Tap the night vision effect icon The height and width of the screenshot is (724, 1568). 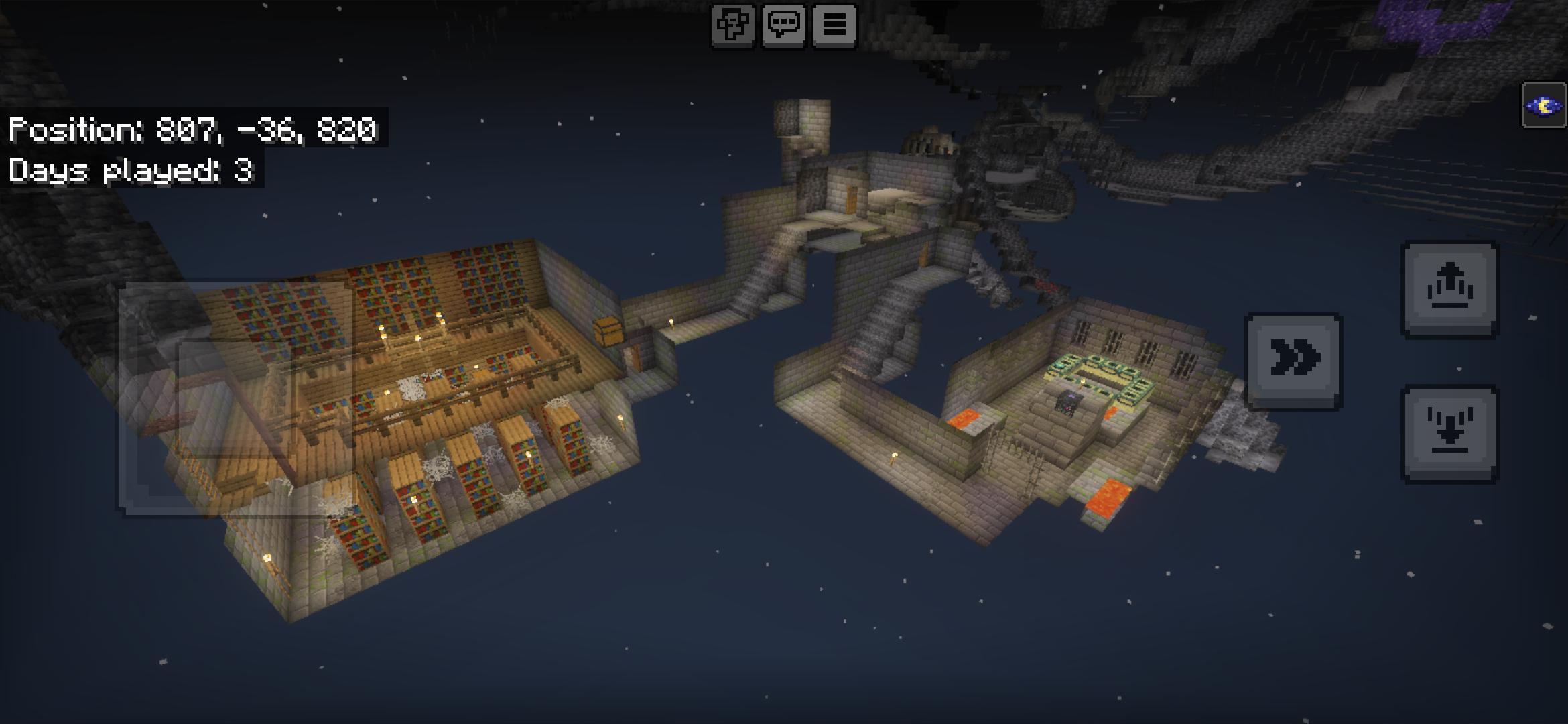(1544, 105)
